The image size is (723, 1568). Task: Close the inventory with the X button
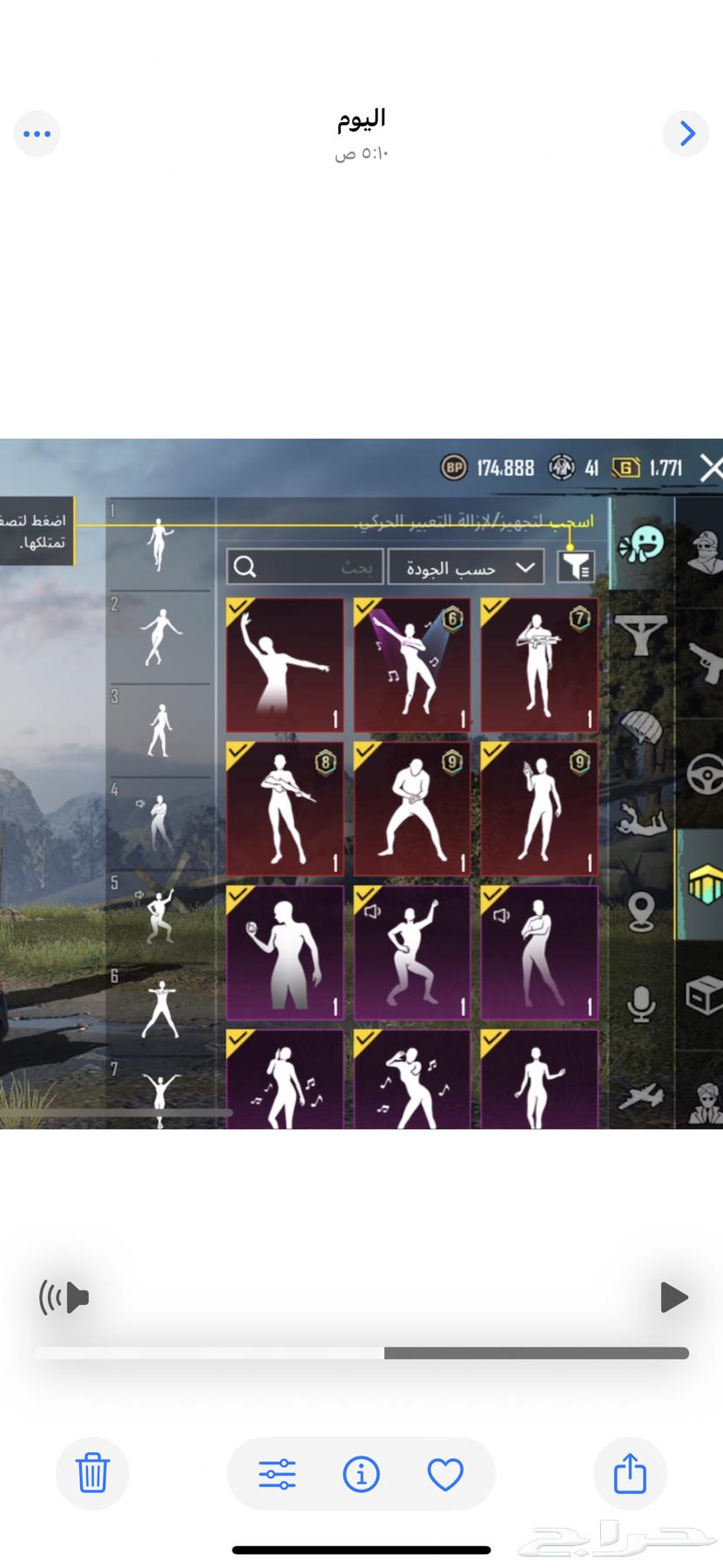point(711,468)
